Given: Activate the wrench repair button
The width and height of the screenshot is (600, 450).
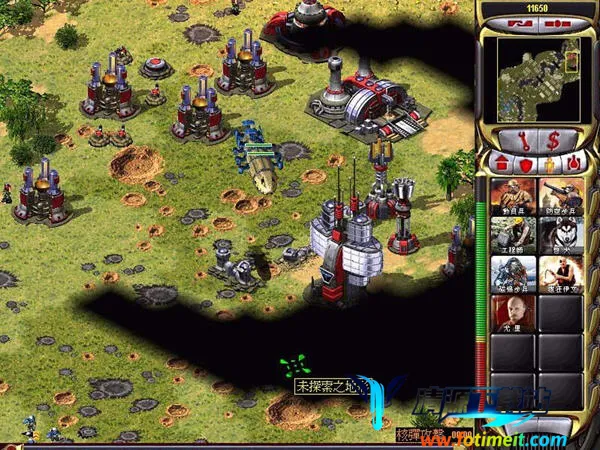Looking at the screenshot, I should point(523,139).
